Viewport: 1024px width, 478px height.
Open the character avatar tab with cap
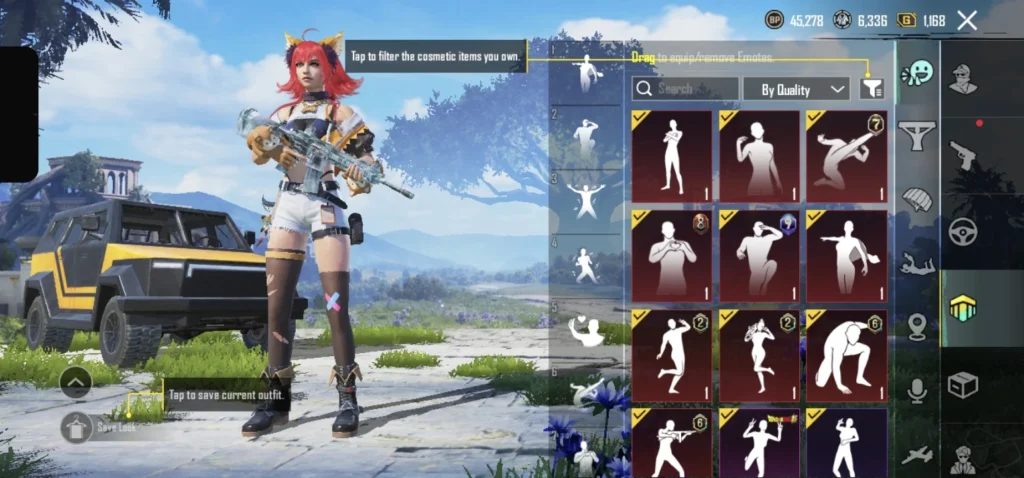pyautogui.click(x=963, y=78)
